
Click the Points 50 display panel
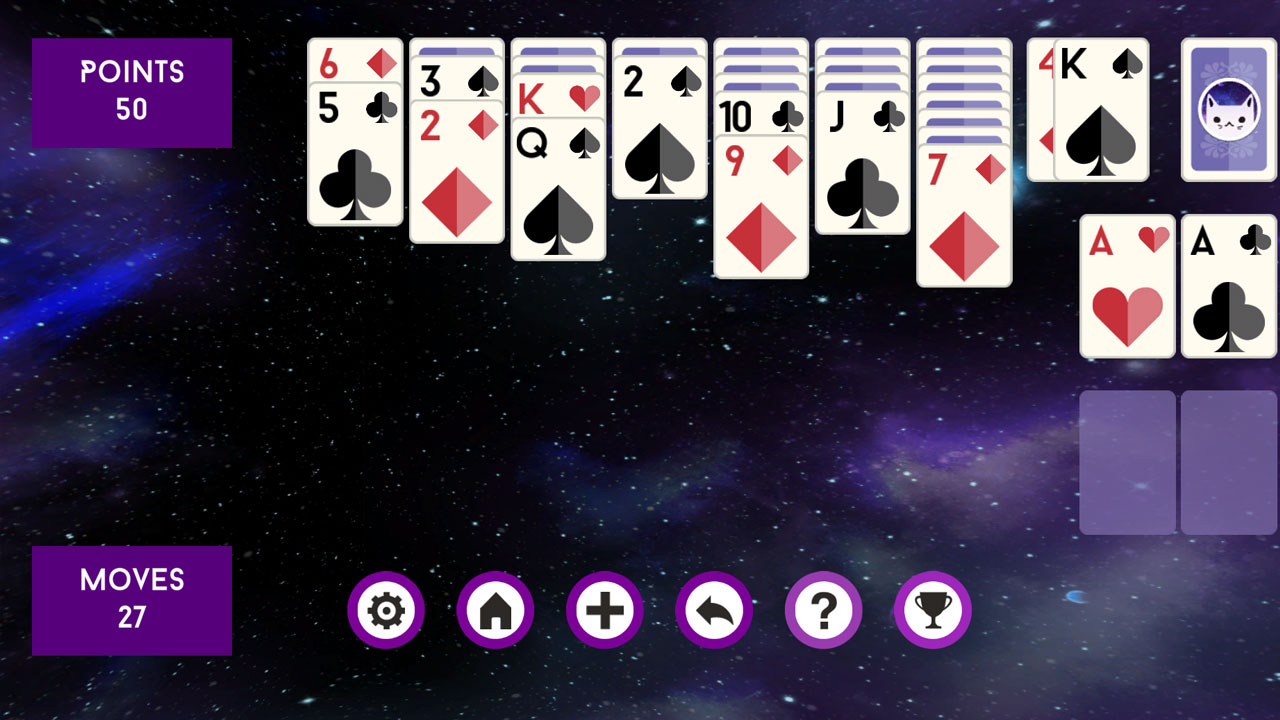pyautogui.click(x=131, y=92)
